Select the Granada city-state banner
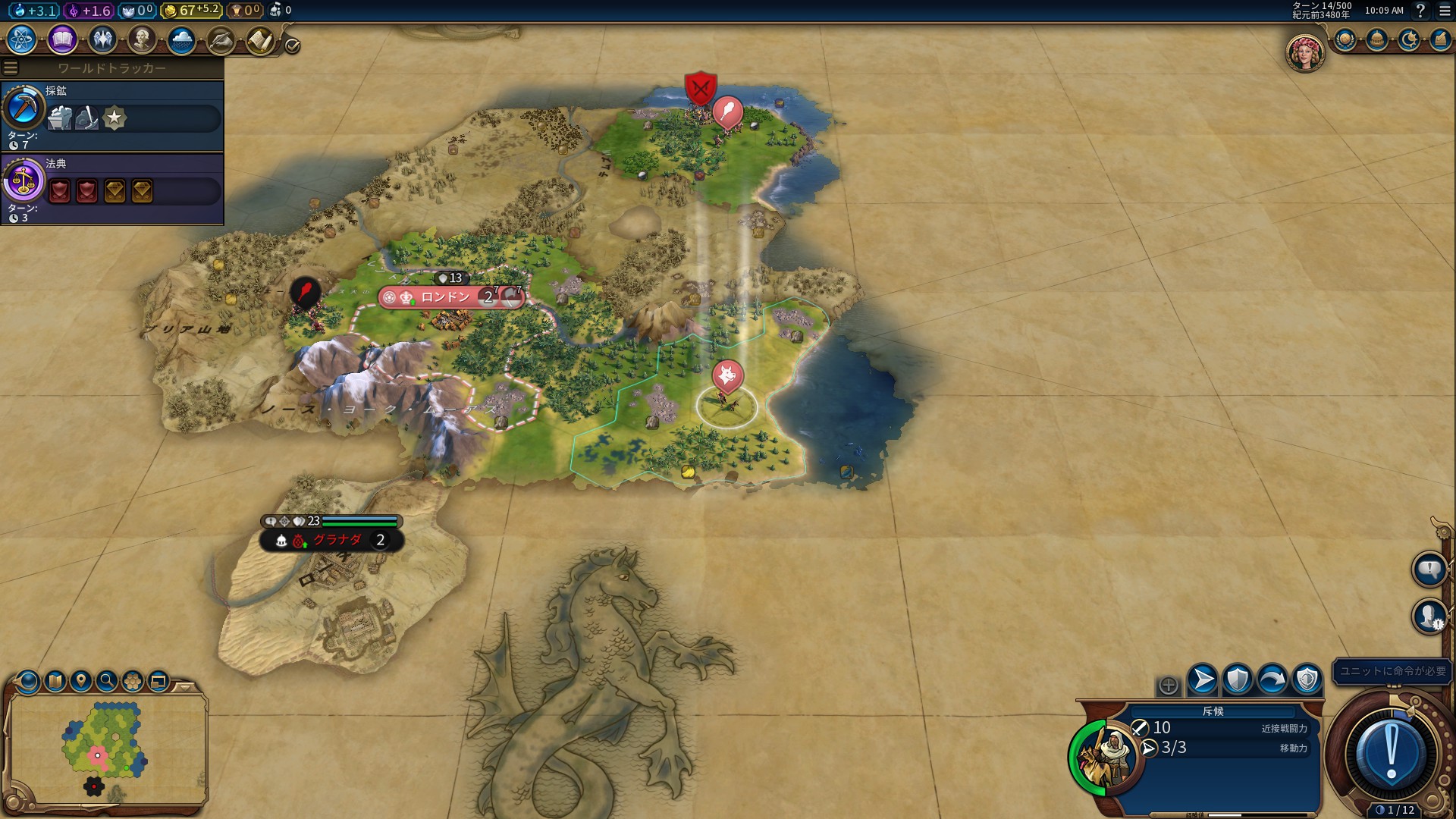 click(337, 540)
